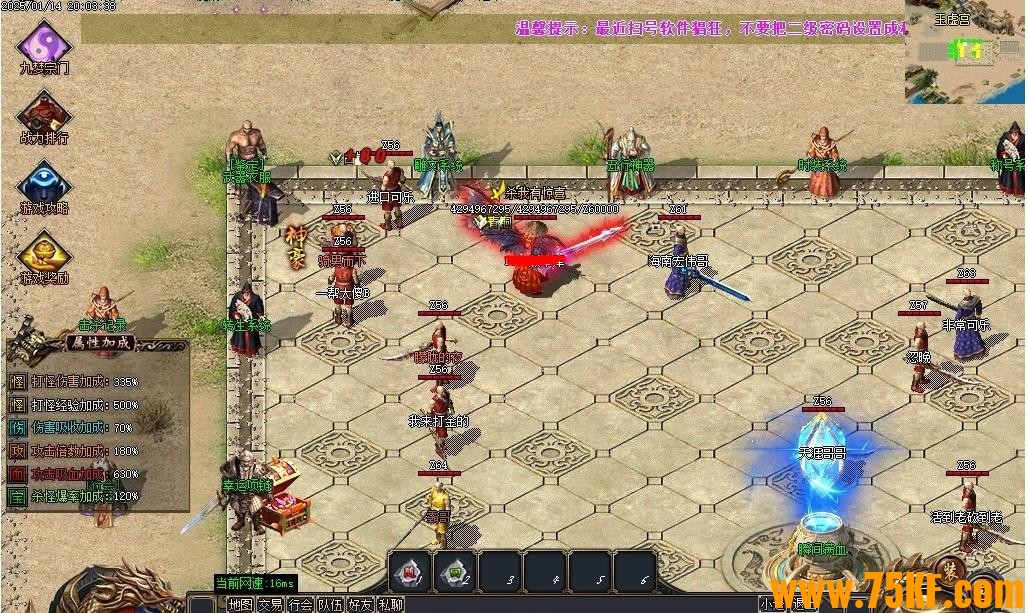
Task: Open the 游戏攻略 game guide icon
Action: tap(45, 182)
